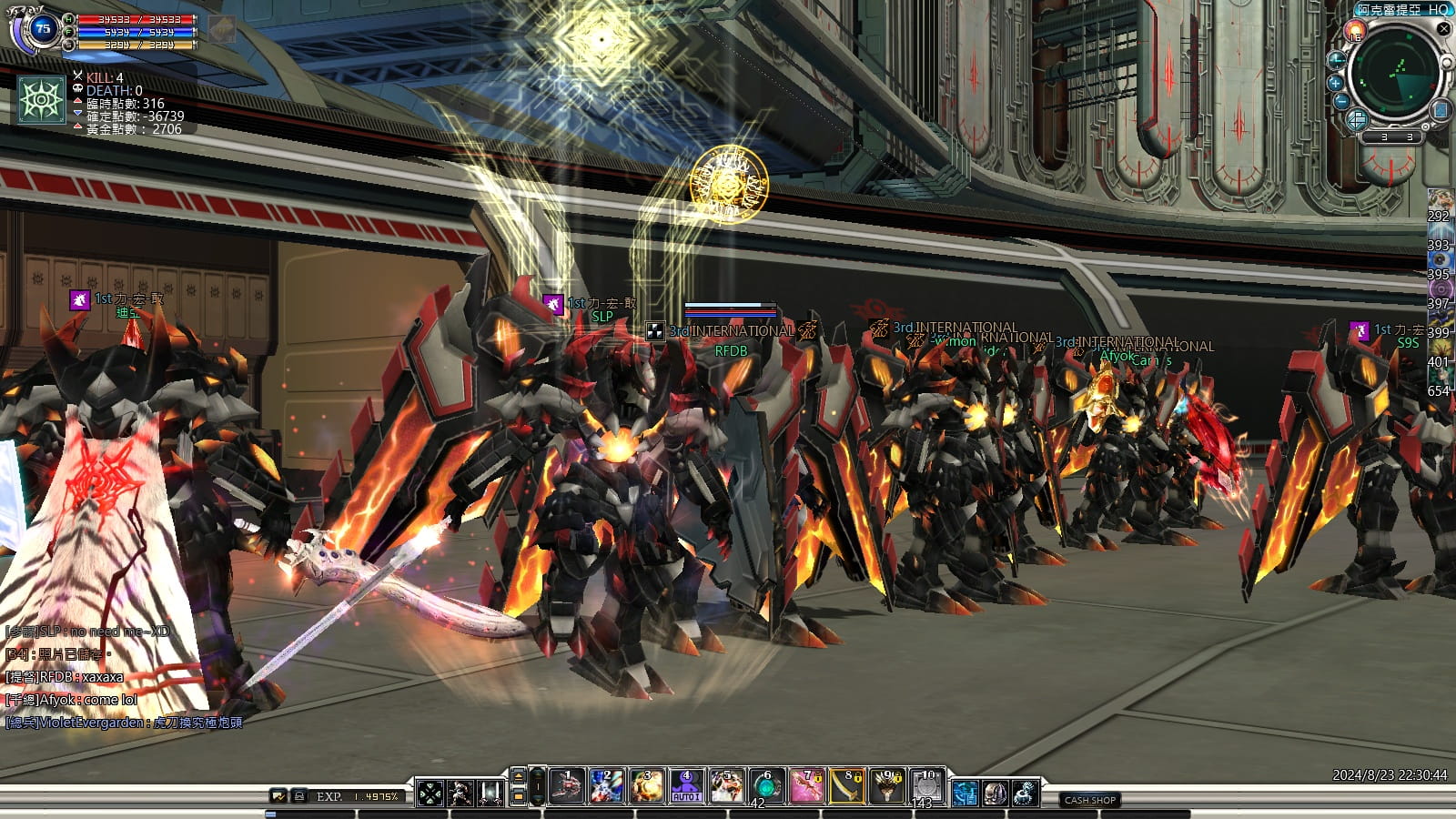The width and height of the screenshot is (1456, 819).
Task: Use the grey item in slot 10
Action: point(926,787)
